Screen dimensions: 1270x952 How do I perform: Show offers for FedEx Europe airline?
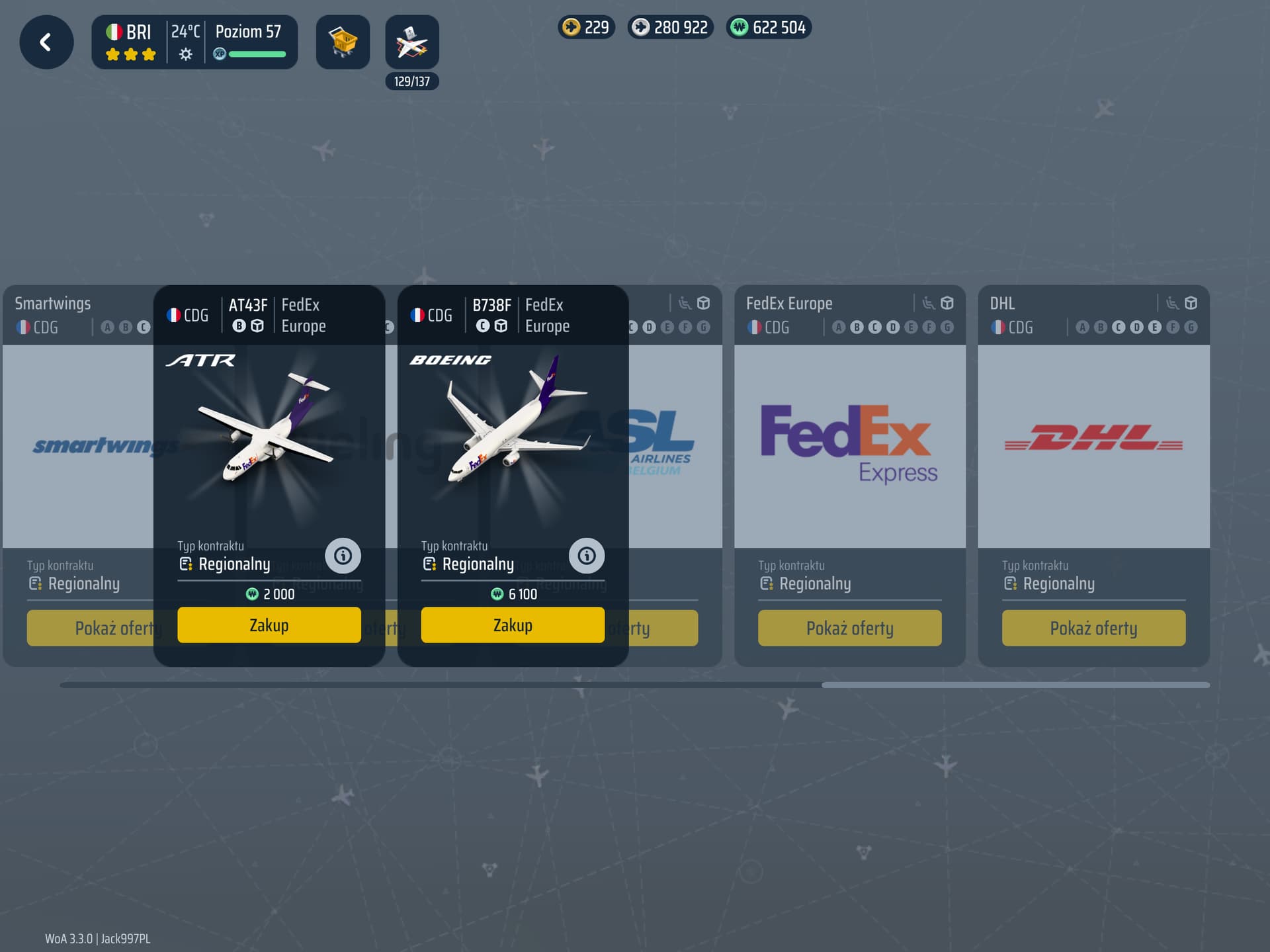[849, 628]
